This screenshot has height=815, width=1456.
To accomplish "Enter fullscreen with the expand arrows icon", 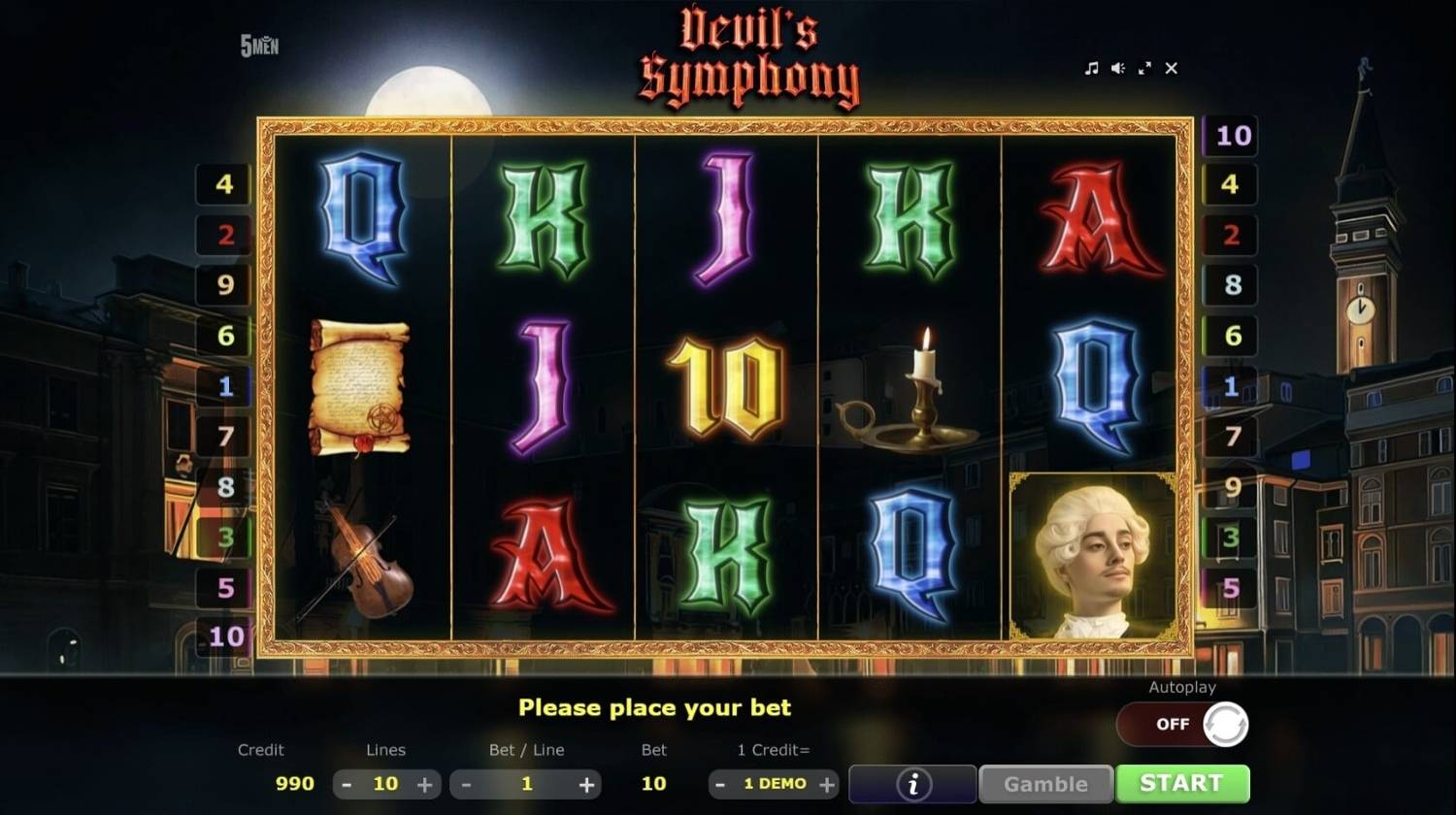I will pyautogui.click(x=1144, y=69).
